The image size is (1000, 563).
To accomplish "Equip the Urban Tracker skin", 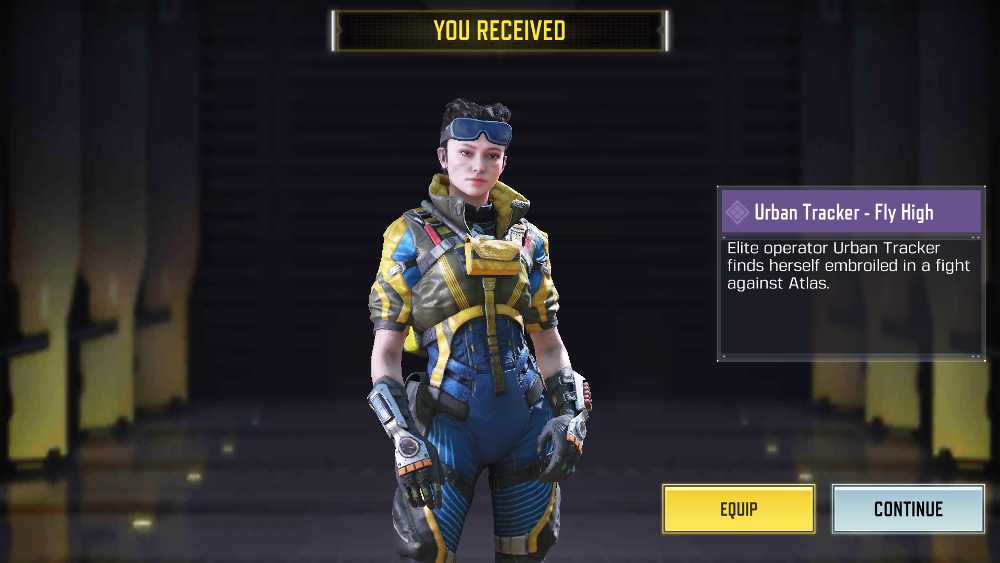I will (x=738, y=509).
